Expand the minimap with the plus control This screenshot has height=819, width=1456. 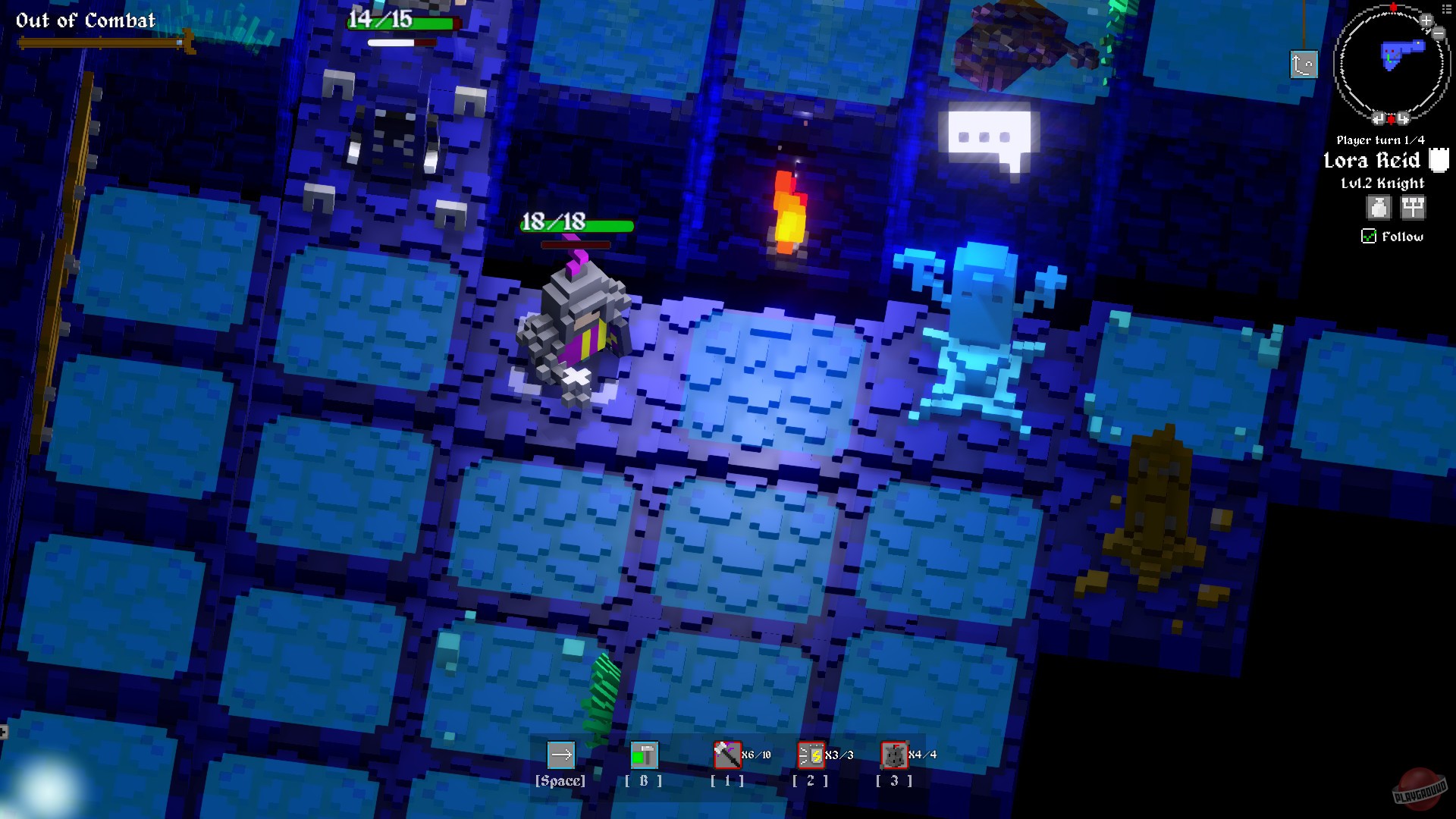click(1426, 20)
